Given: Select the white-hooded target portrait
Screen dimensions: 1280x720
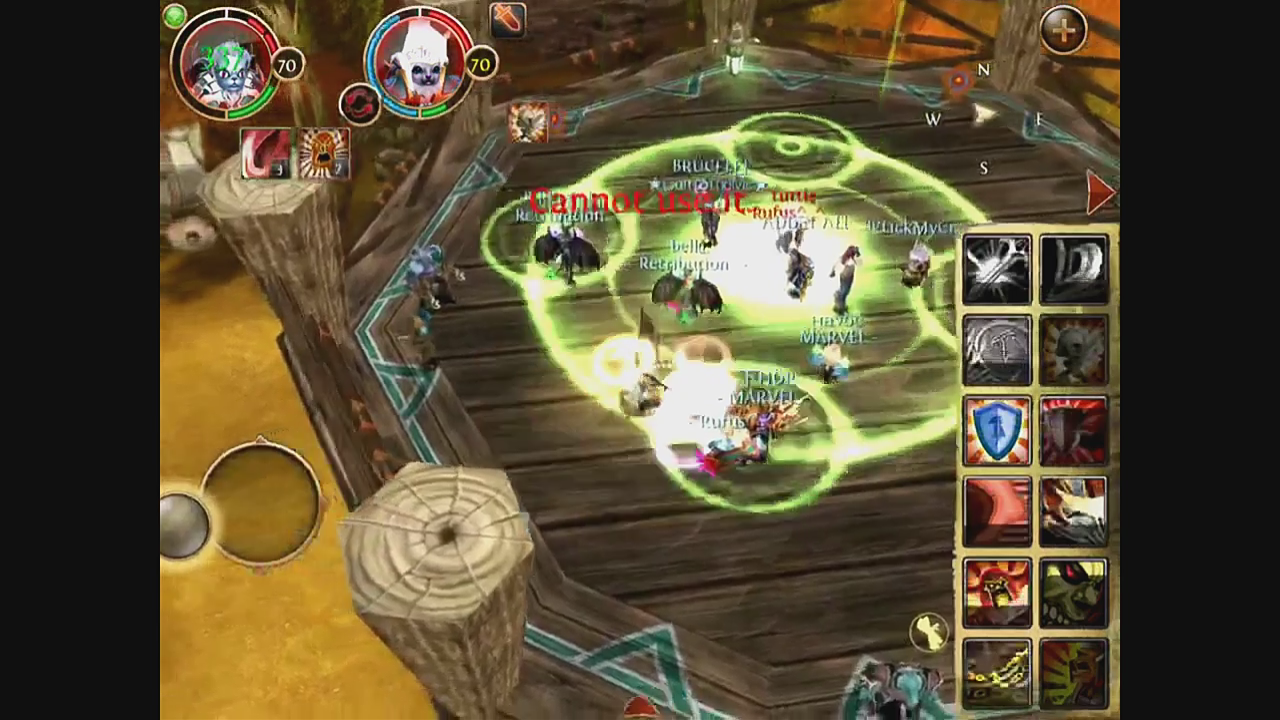Looking at the screenshot, I should tap(418, 64).
